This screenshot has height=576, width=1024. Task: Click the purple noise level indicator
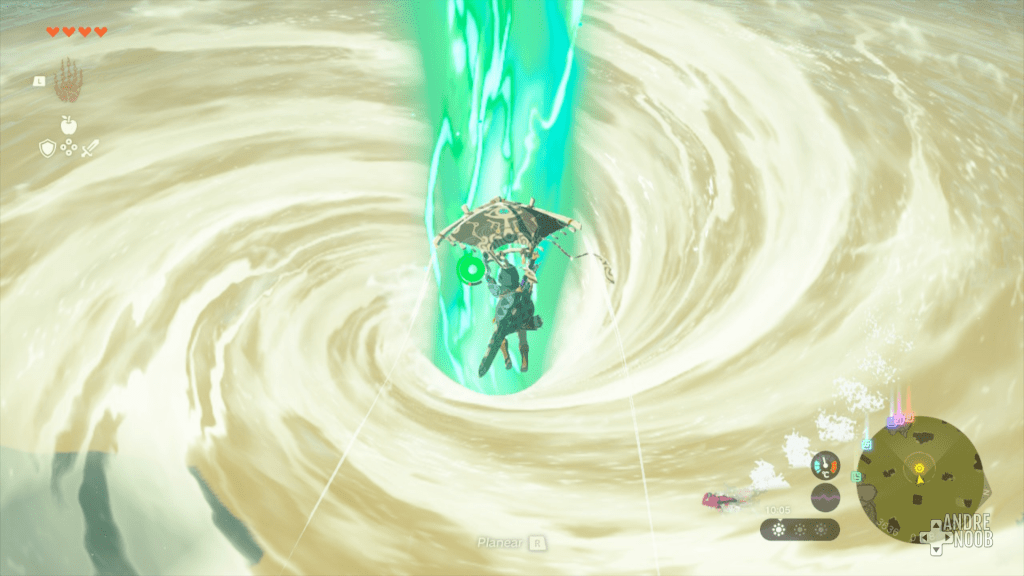(825, 497)
